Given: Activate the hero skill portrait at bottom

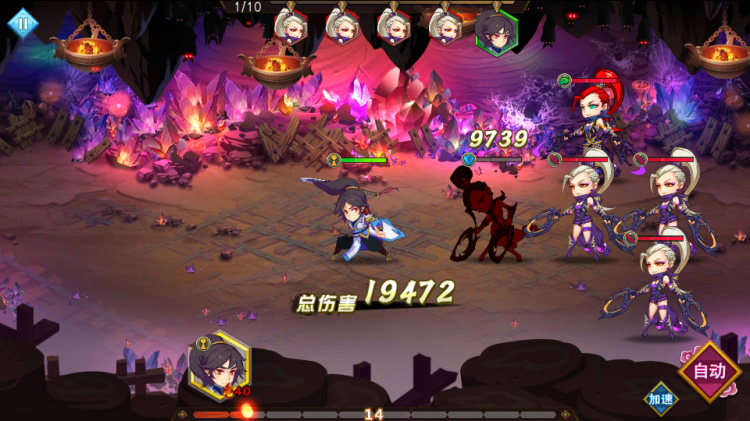Looking at the screenshot, I should [x=219, y=363].
